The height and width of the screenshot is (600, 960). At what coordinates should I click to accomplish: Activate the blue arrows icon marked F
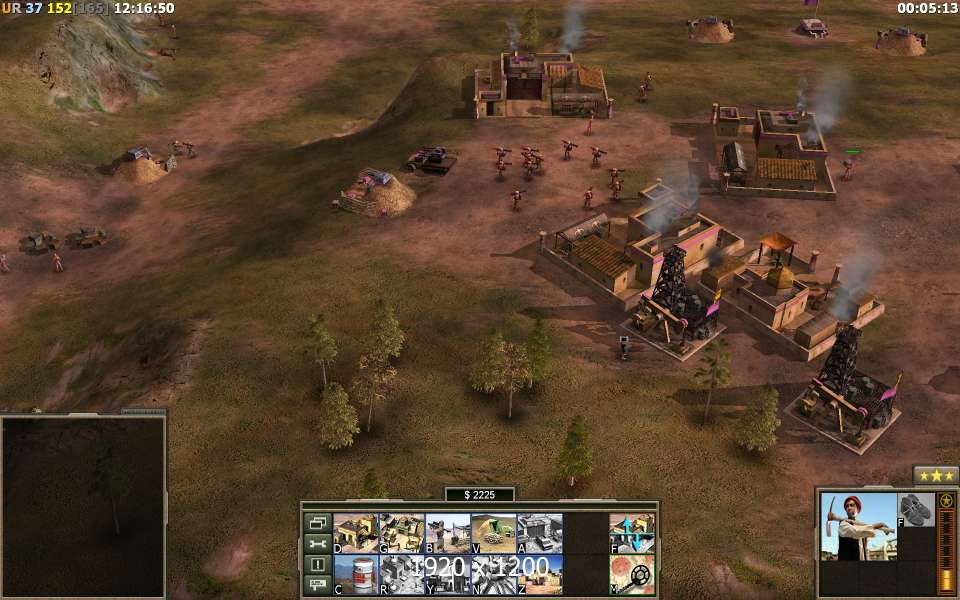point(632,533)
